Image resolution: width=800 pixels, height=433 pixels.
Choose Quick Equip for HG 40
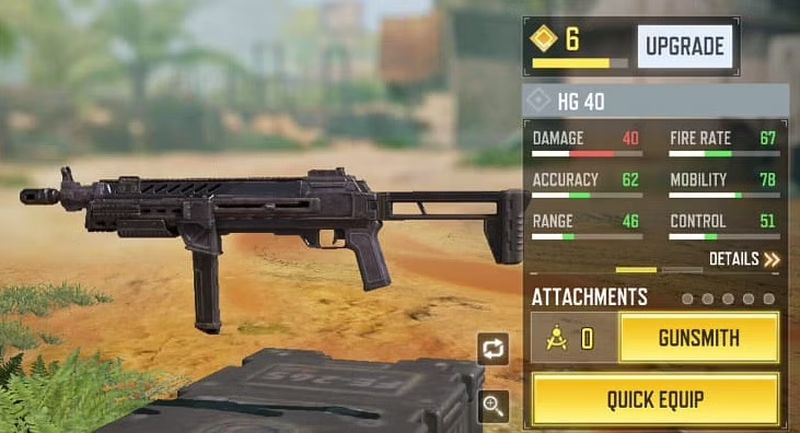pos(655,399)
